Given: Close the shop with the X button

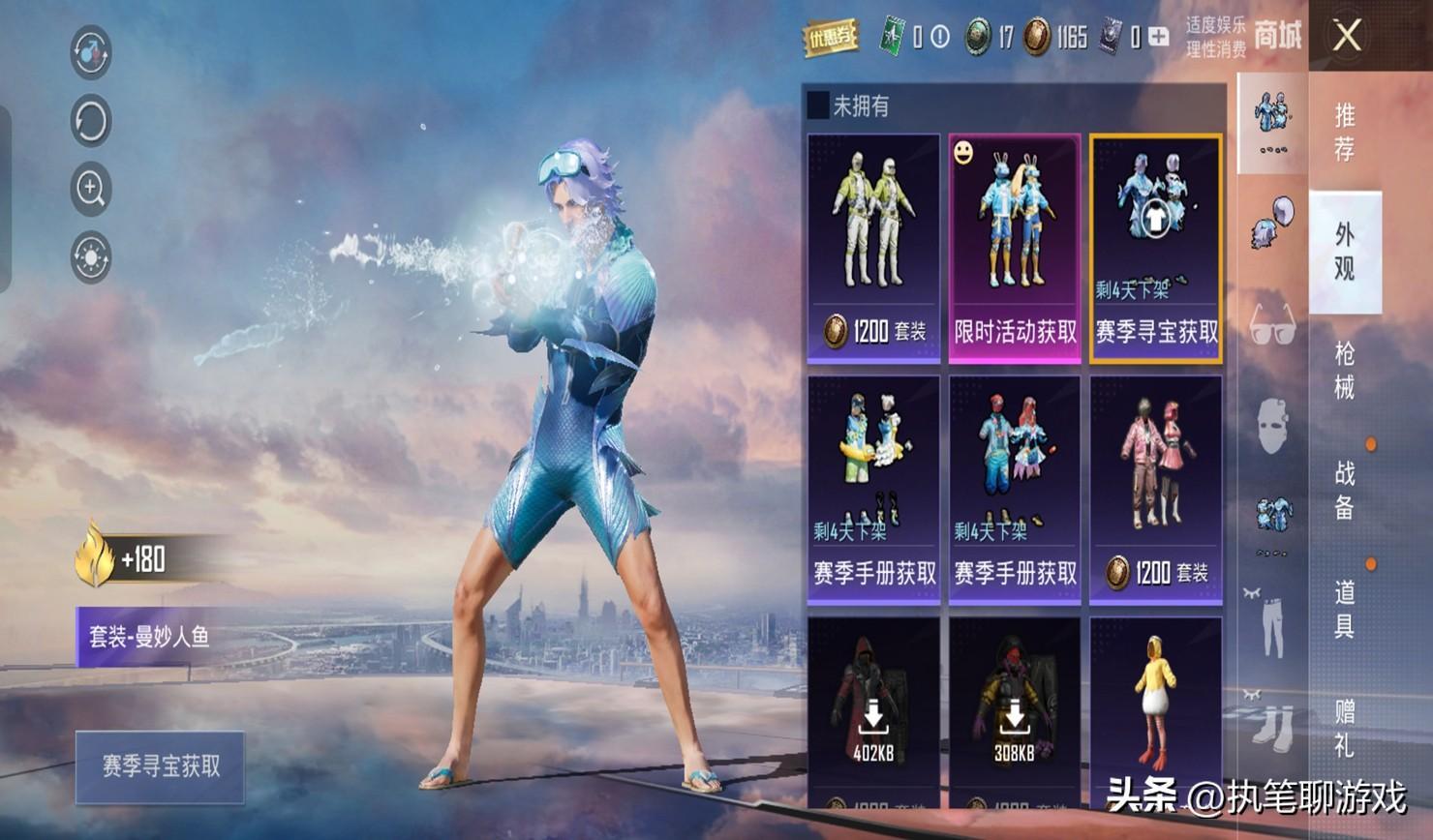Looking at the screenshot, I should point(1347,37).
